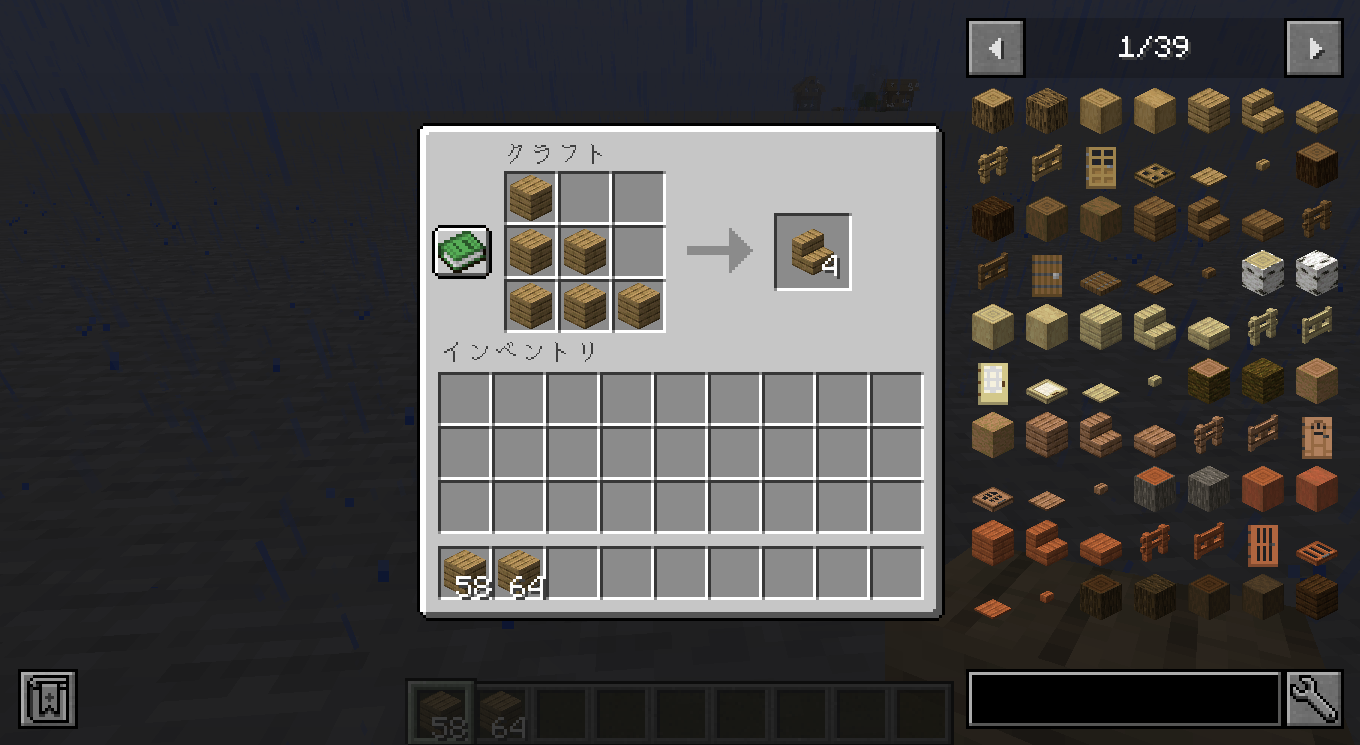Pick an oak door from the item list

[1100, 167]
